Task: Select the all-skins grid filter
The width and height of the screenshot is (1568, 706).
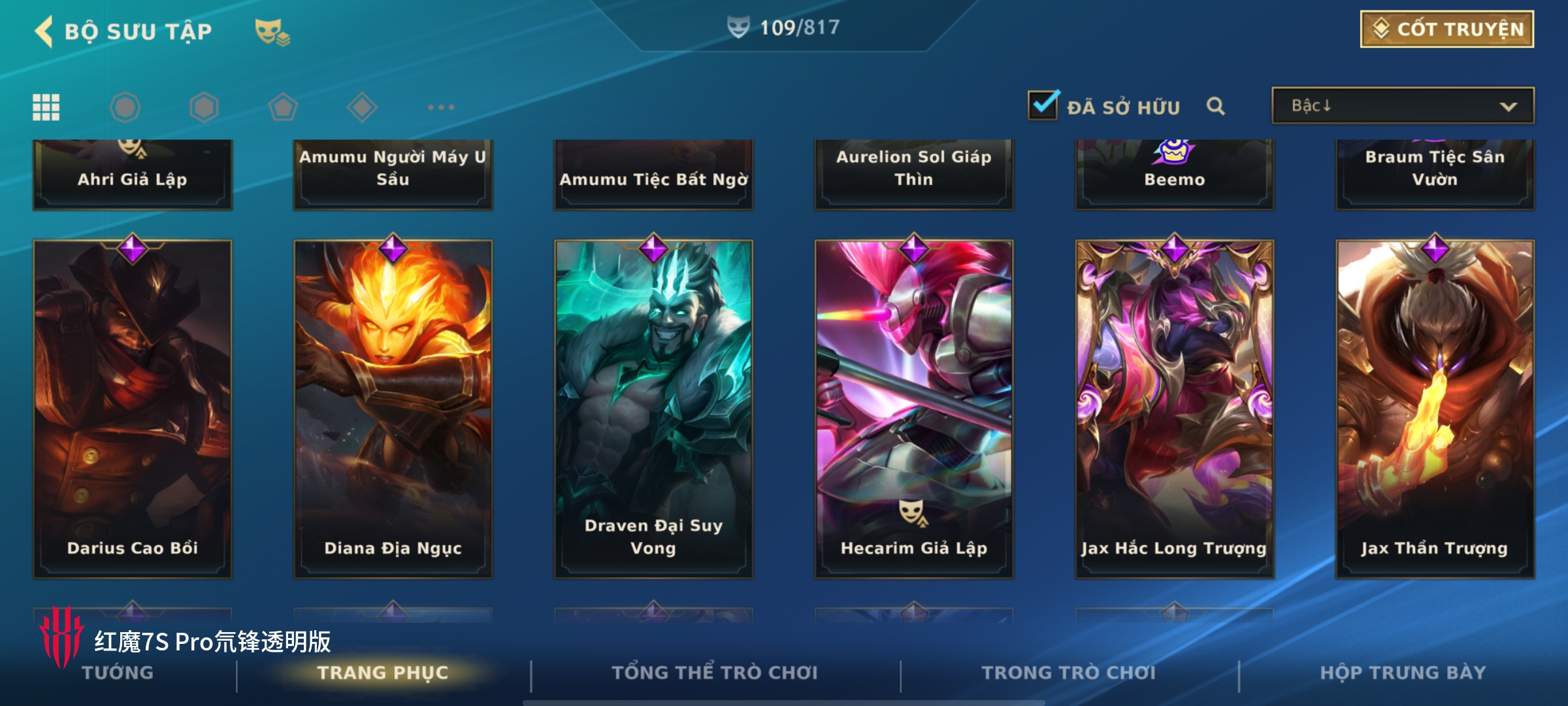Action: (x=46, y=107)
